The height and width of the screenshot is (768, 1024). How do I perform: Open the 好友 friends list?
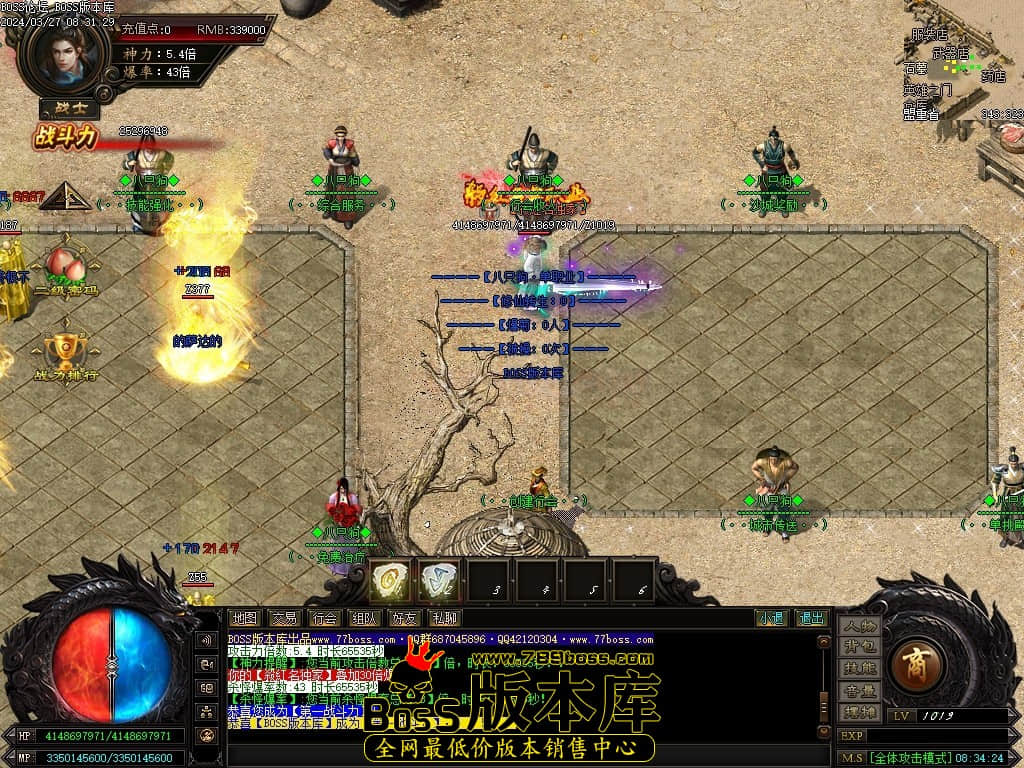click(x=404, y=618)
